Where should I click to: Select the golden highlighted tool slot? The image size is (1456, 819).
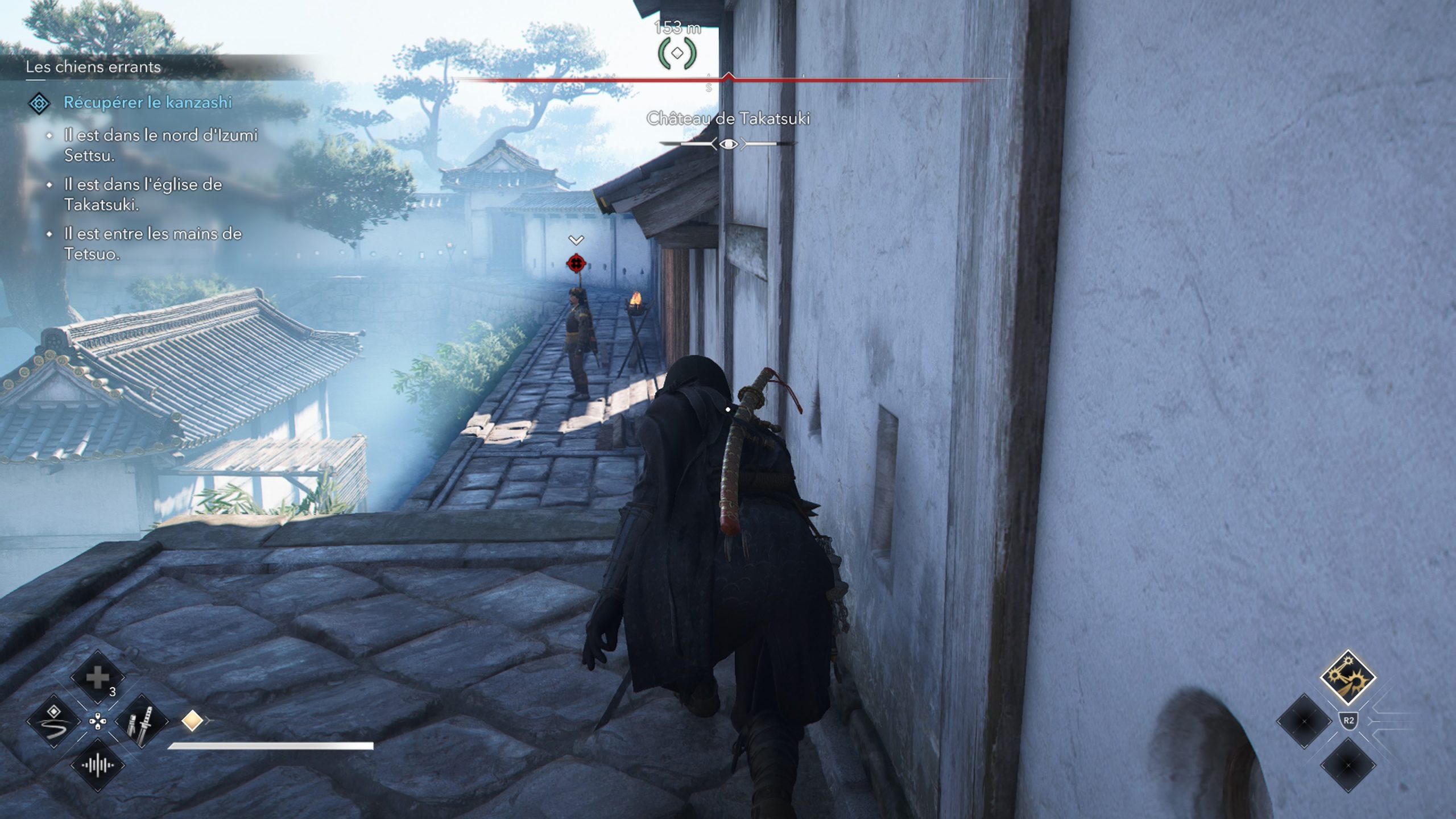point(1347,677)
